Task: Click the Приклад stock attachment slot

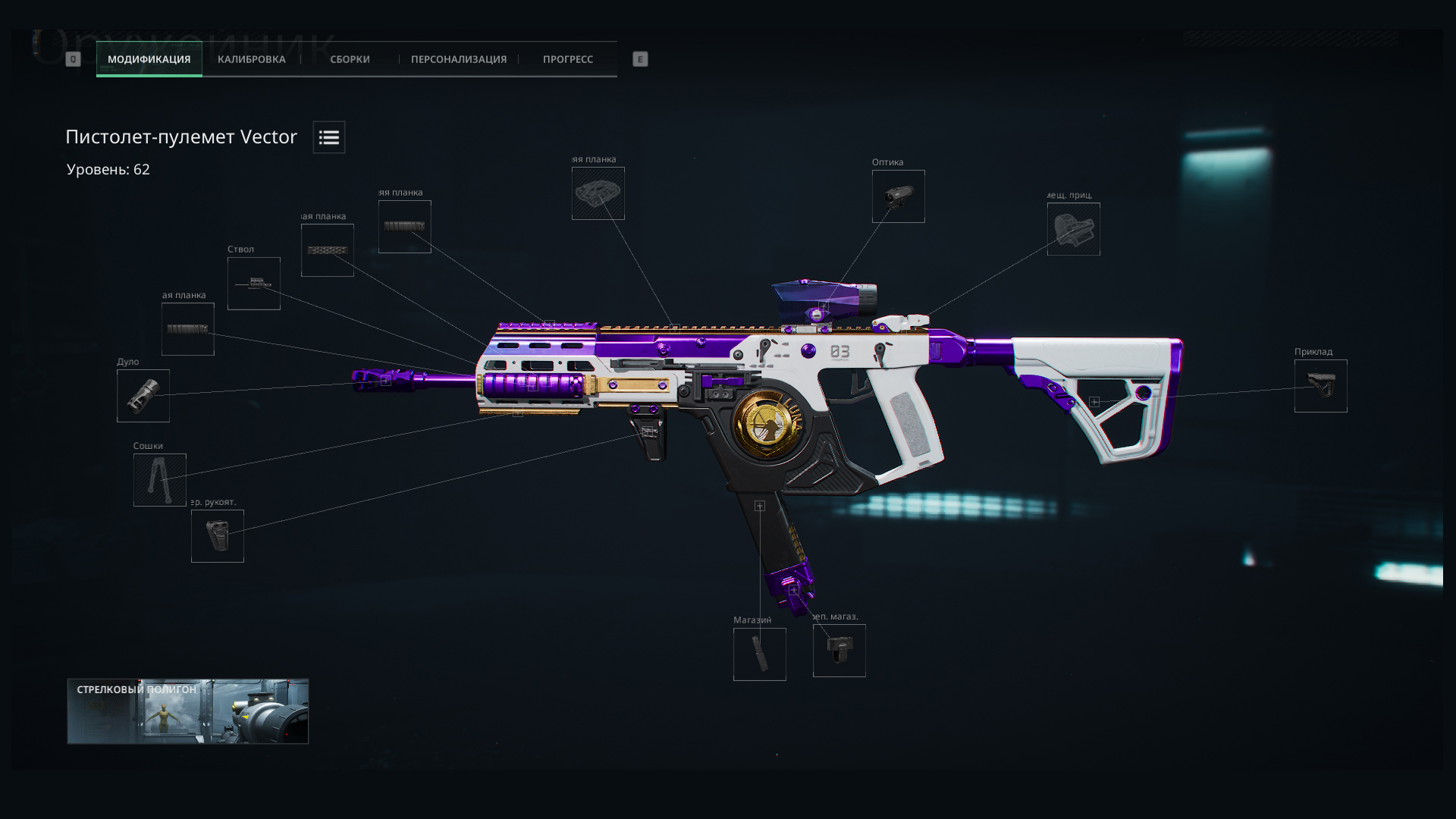Action: pos(1320,386)
